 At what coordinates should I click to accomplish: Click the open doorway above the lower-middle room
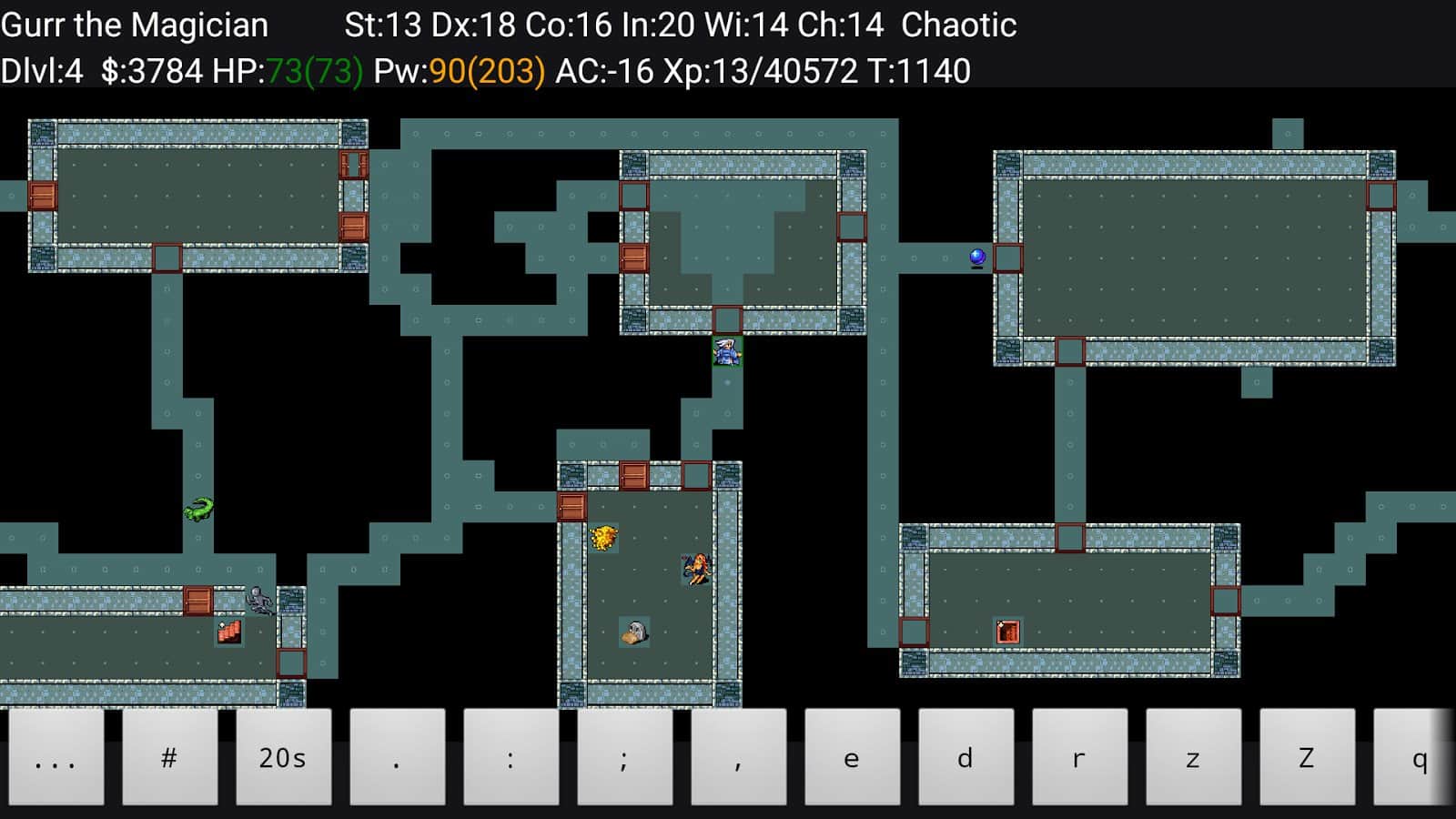point(695,472)
